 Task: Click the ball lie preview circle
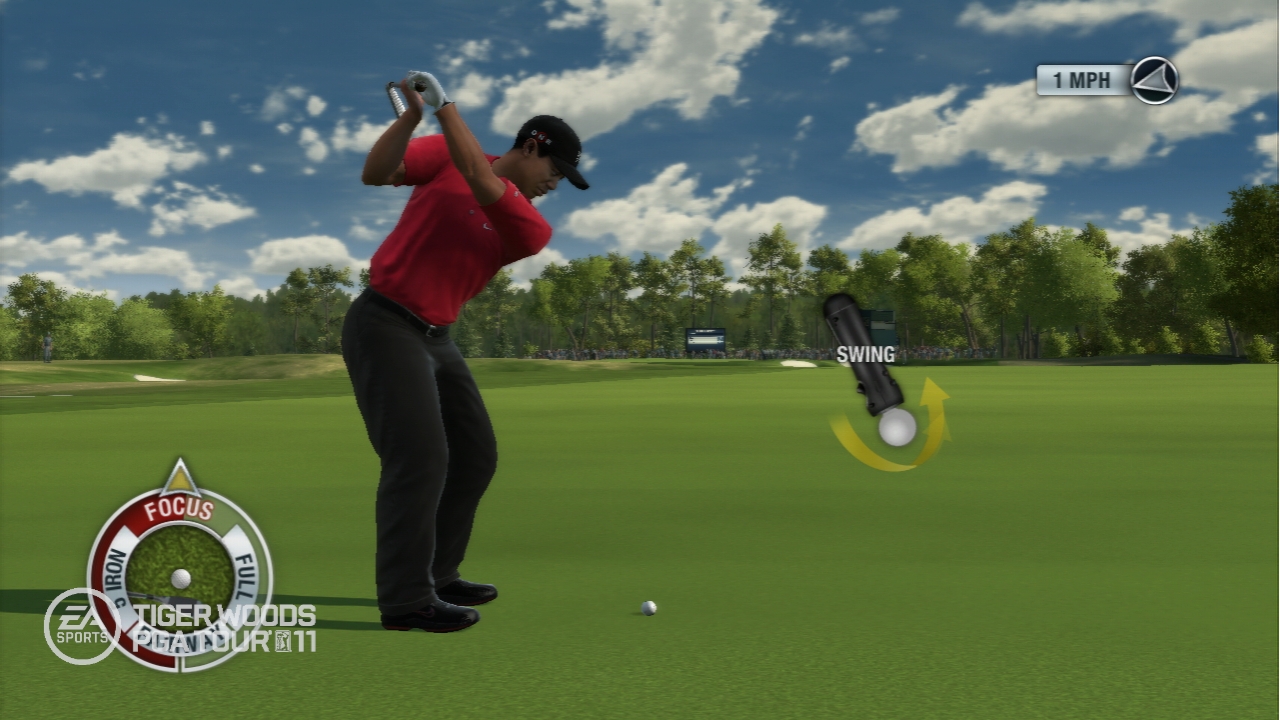point(180,572)
